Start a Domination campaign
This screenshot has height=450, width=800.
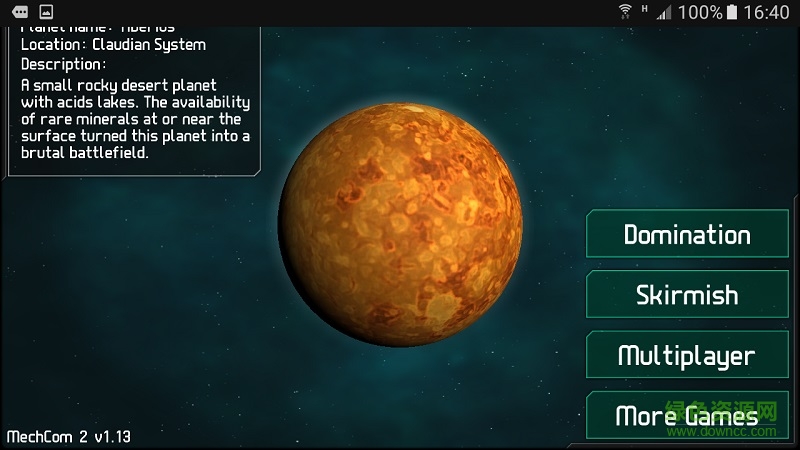(687, 235)
